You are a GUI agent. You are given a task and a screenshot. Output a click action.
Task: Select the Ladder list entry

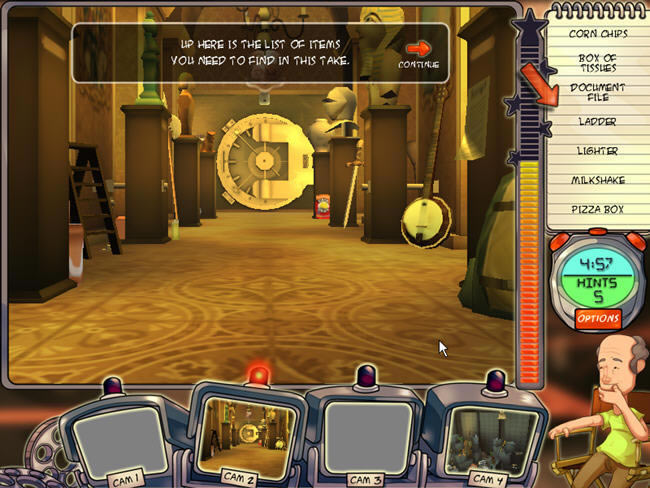pyautogui.click(x=598, y=122)
